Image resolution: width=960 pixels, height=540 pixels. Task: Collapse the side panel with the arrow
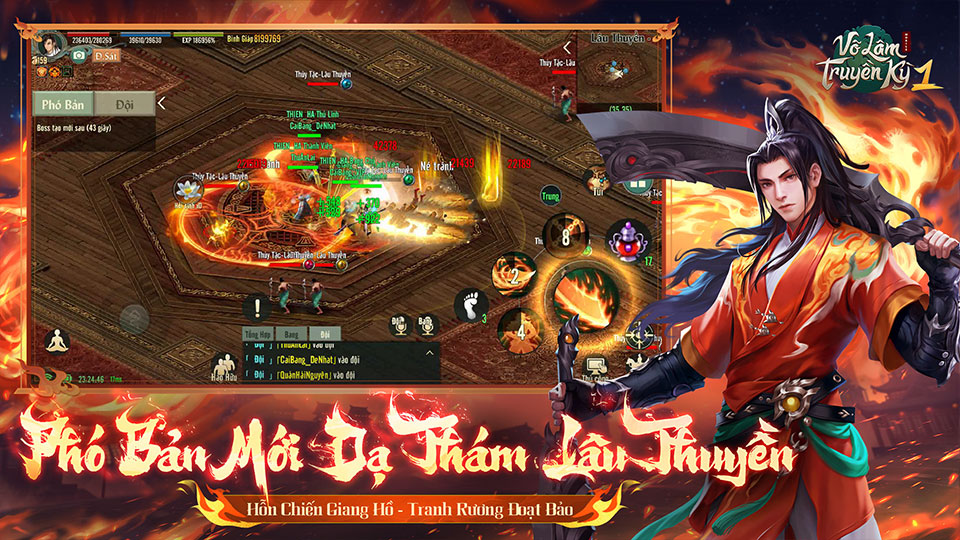tap(161, 103)
